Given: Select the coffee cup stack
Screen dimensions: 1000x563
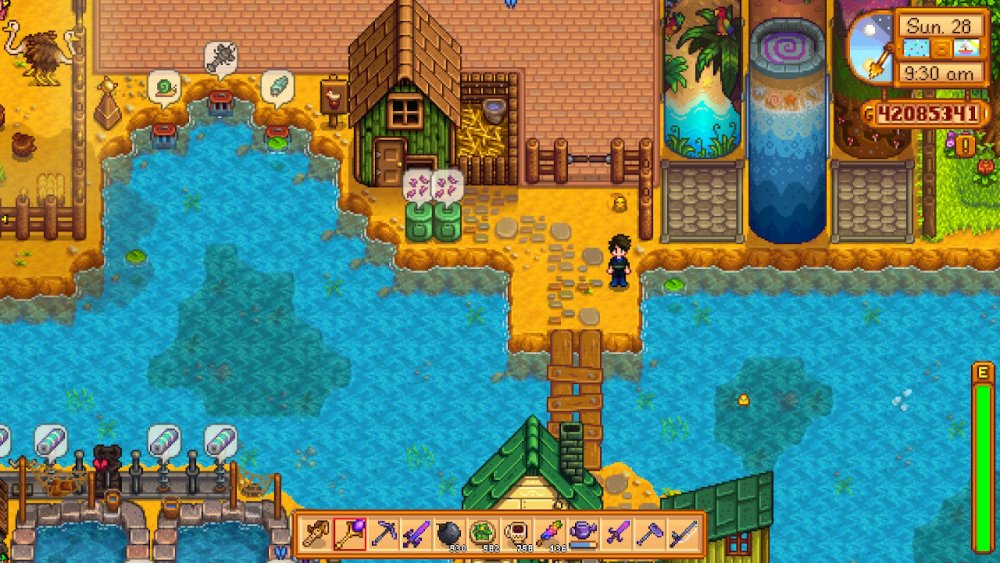Looking at the screenshot, I should [x=517, y=534].
